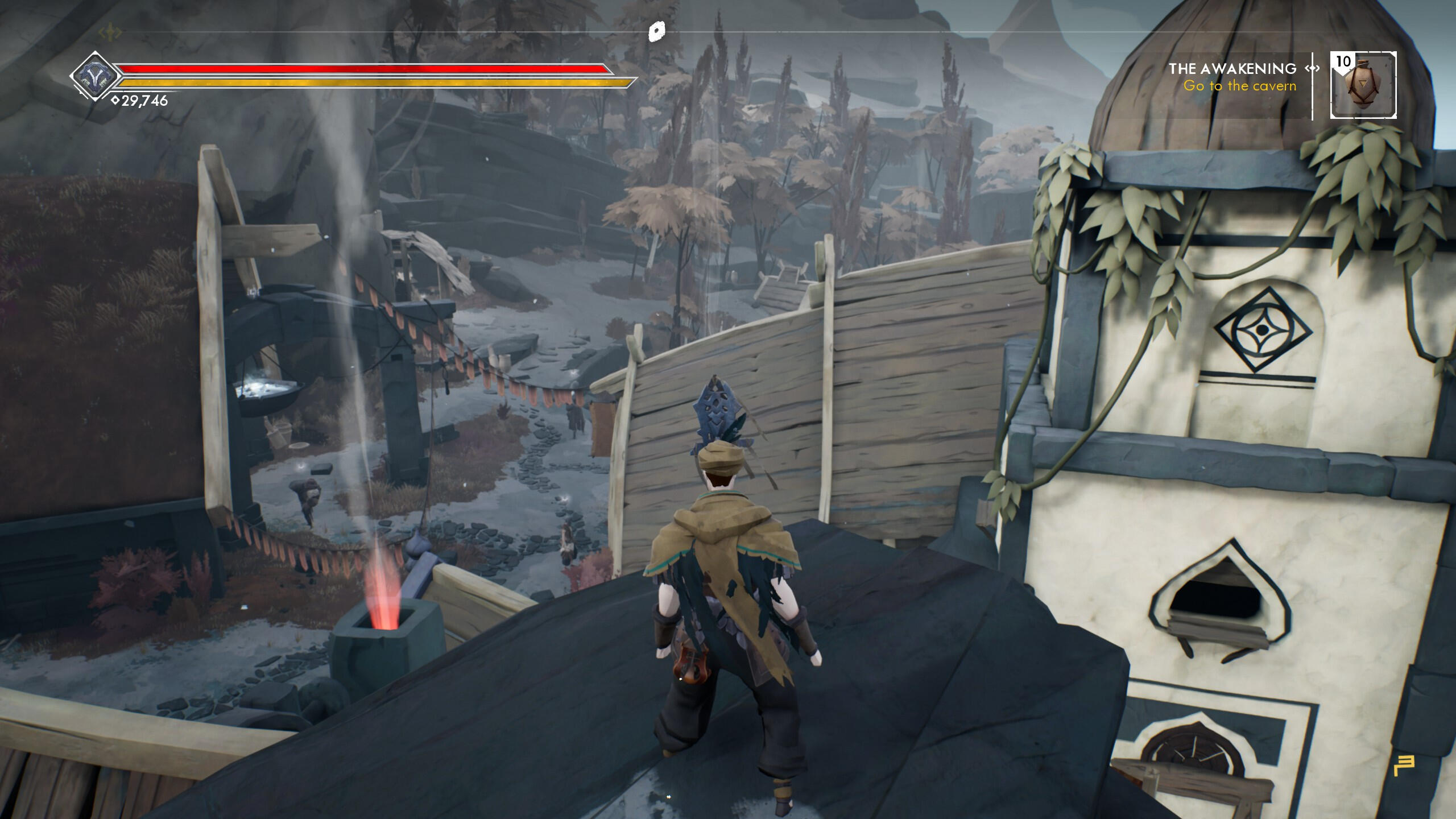This screenshot has height=819, width=1456.
Task: Open The Awakening quest tracker
Action: (1232, 69)
